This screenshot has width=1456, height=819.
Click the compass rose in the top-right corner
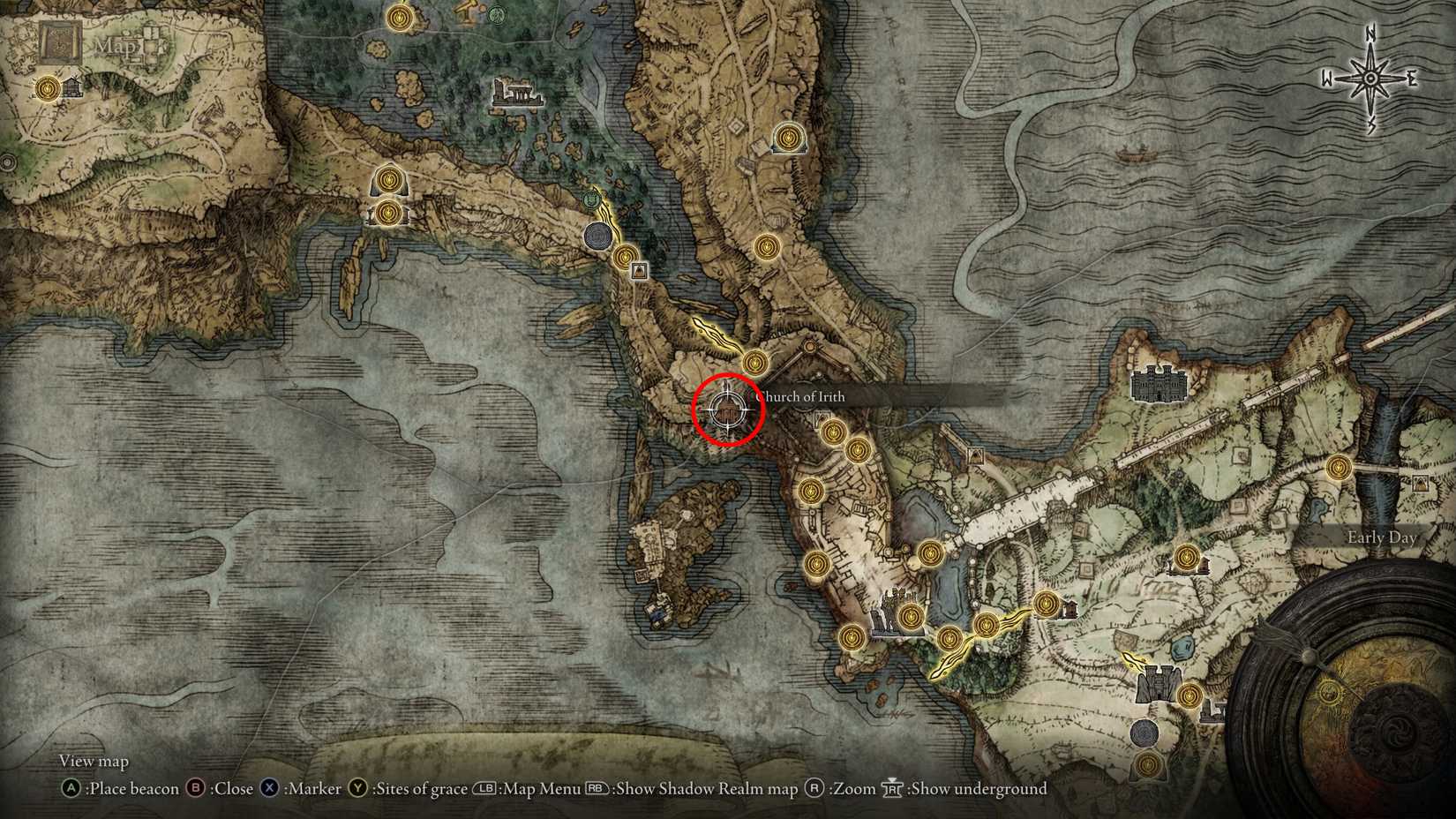[x=1369, y=78]
